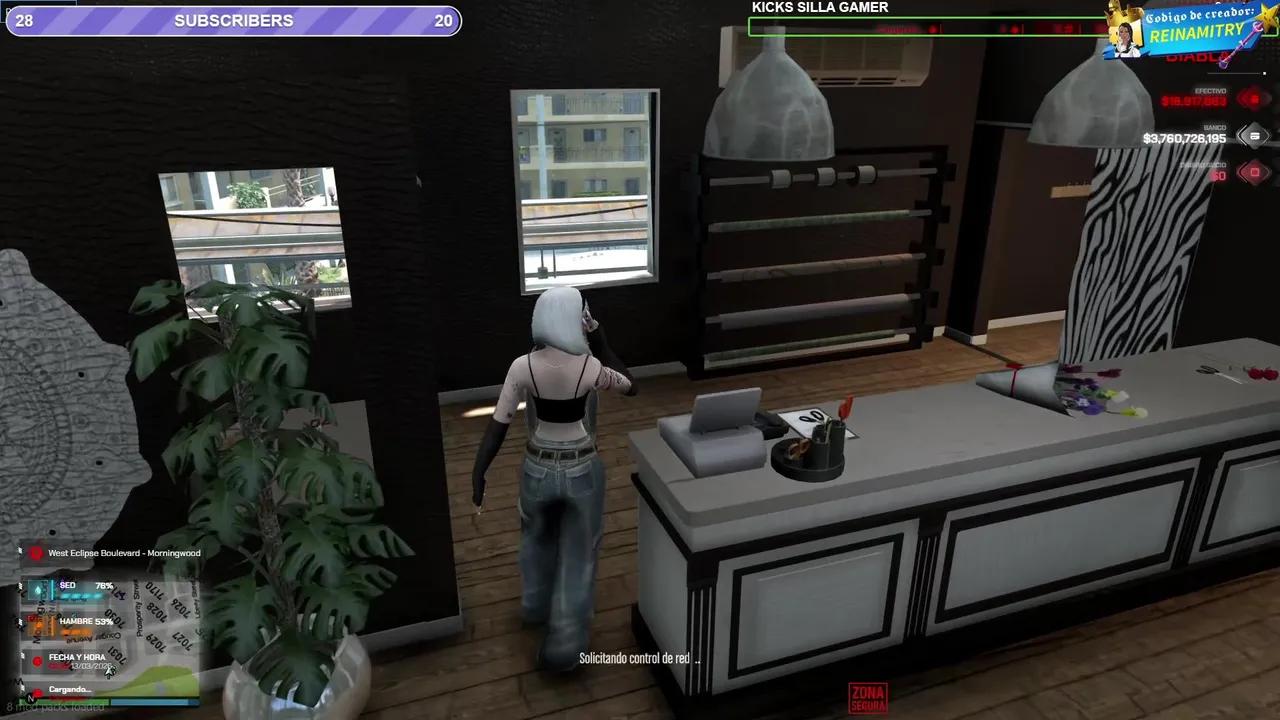Click the dirty money SUCIO icon
Screen dimensions: 1280x720
(1253, 172)
